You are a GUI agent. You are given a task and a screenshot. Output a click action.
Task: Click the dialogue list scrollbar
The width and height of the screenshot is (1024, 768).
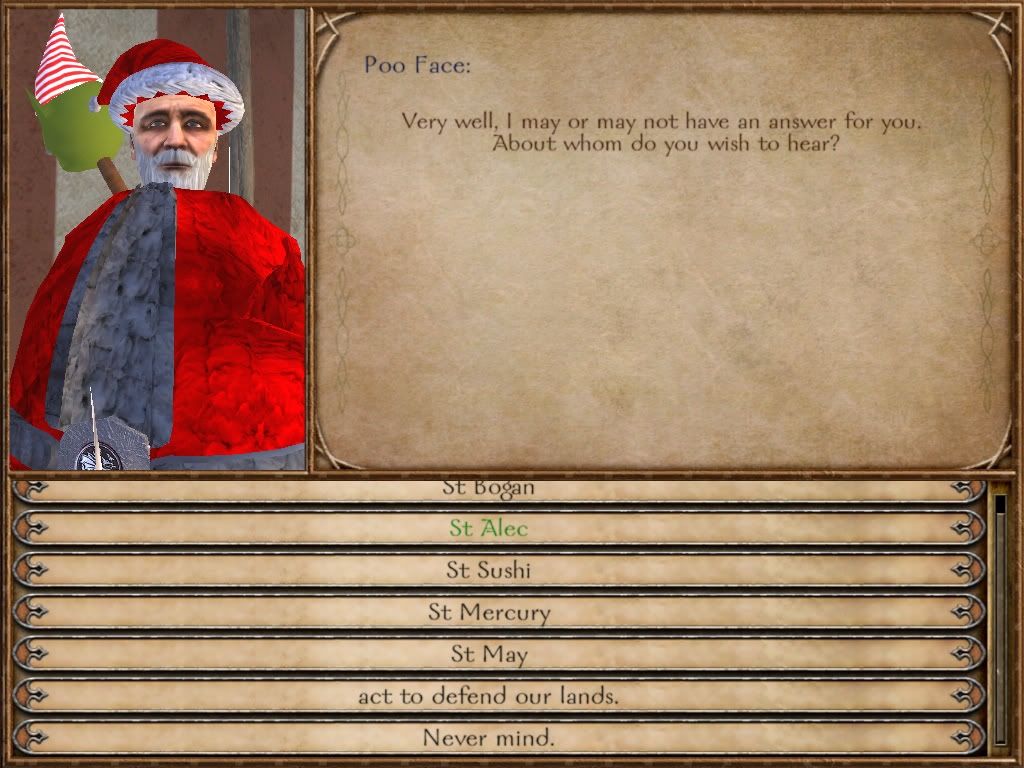1000,620
